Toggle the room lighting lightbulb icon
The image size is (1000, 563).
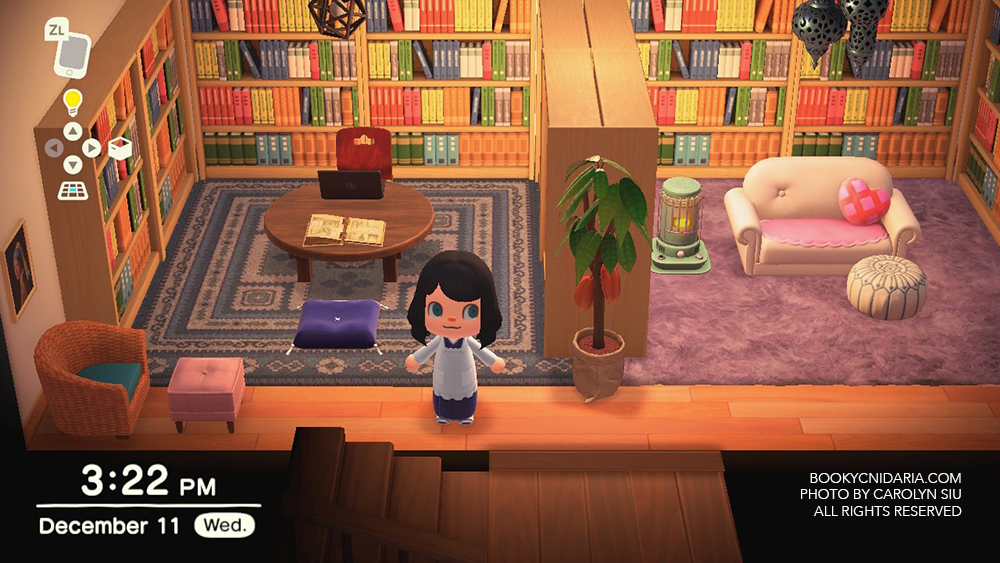72,101
